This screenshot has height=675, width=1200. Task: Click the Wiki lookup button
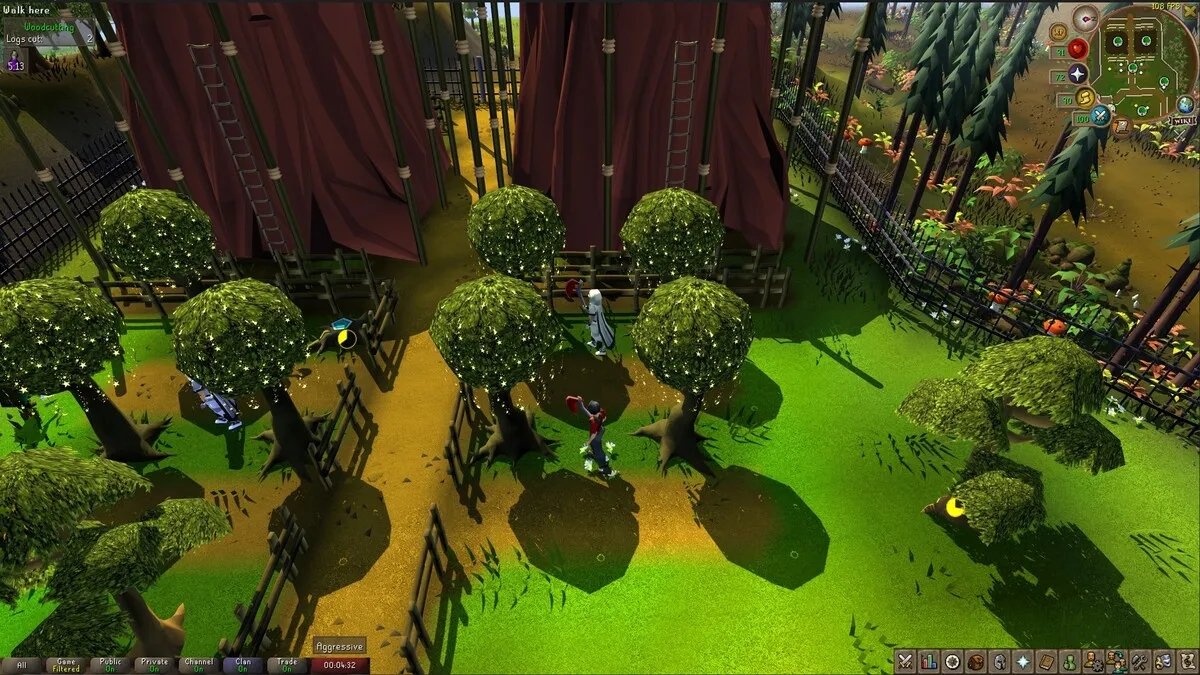click(1182, 121)
